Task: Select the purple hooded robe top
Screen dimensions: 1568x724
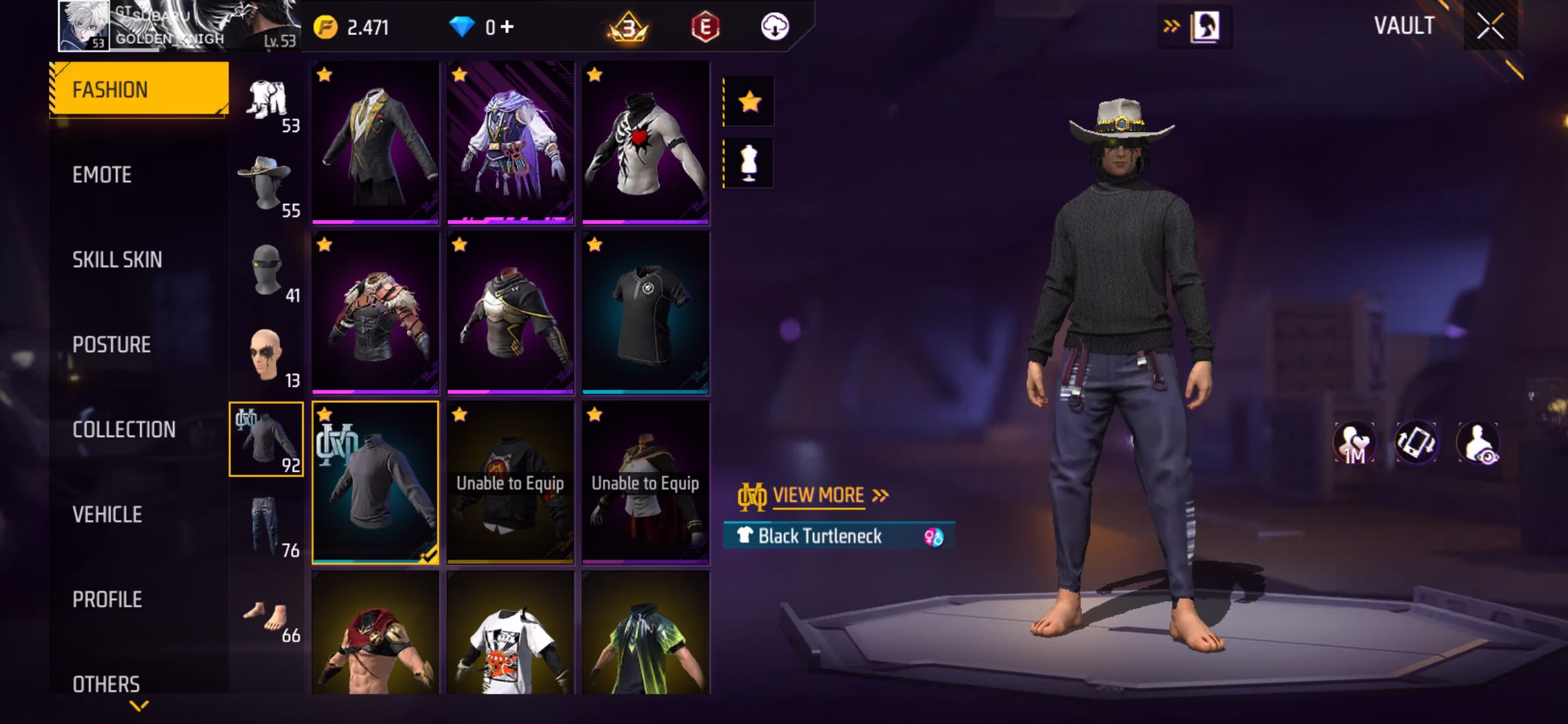Action: (511, 143)
